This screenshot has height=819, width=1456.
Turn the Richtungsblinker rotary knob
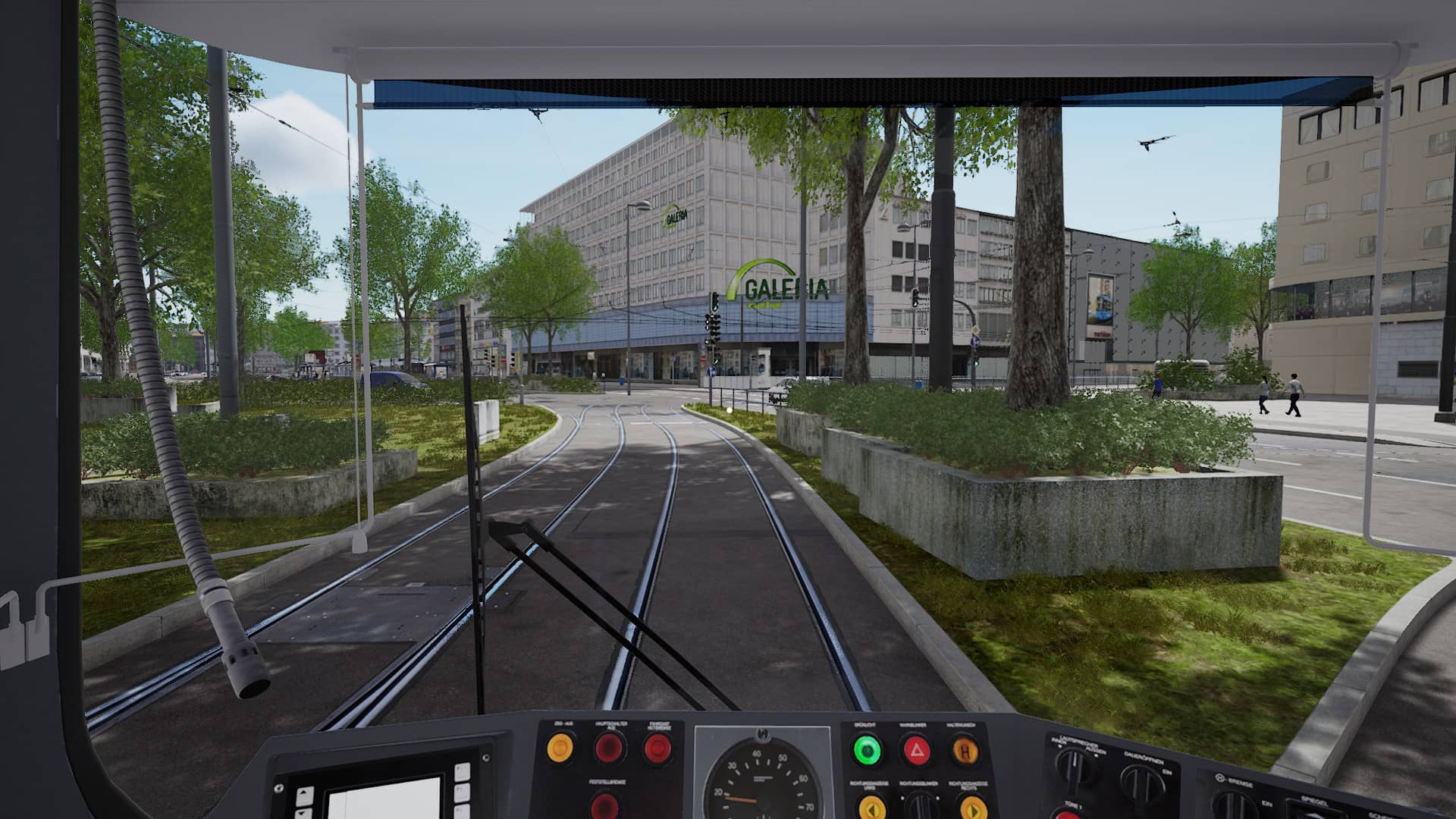(921, 805)
